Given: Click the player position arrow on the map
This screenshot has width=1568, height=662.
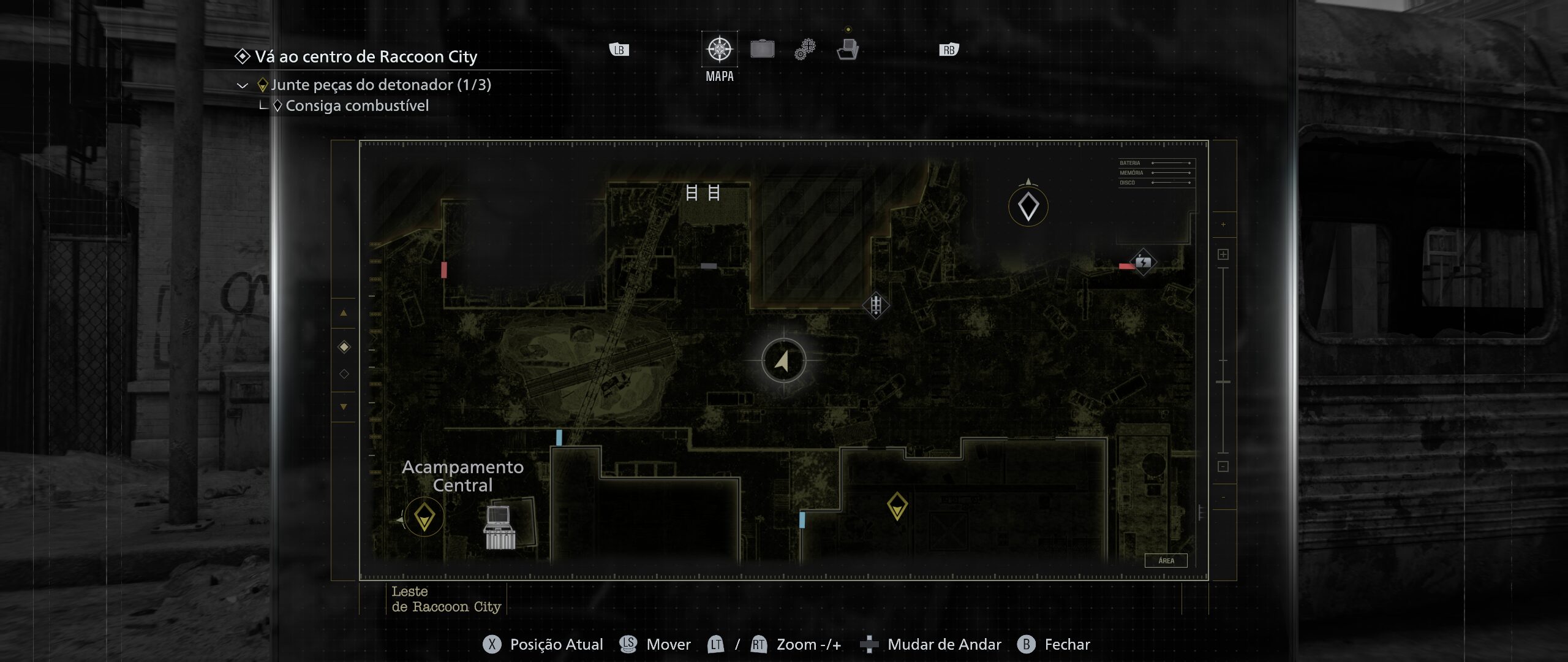Looking at the screenshot, I should click(x=783, y=360).
